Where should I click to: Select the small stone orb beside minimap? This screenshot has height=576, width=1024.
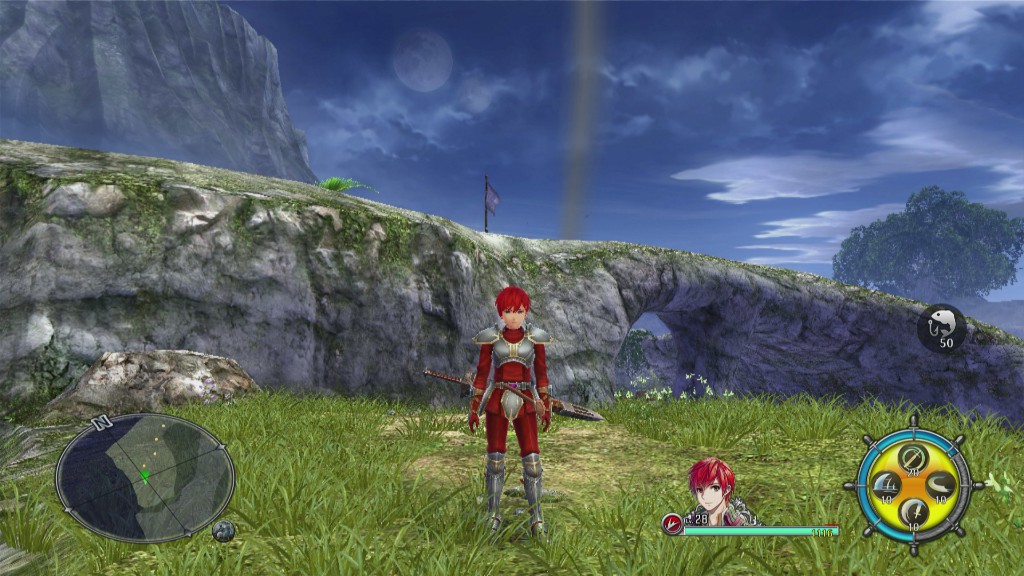[x=223, y=531]
